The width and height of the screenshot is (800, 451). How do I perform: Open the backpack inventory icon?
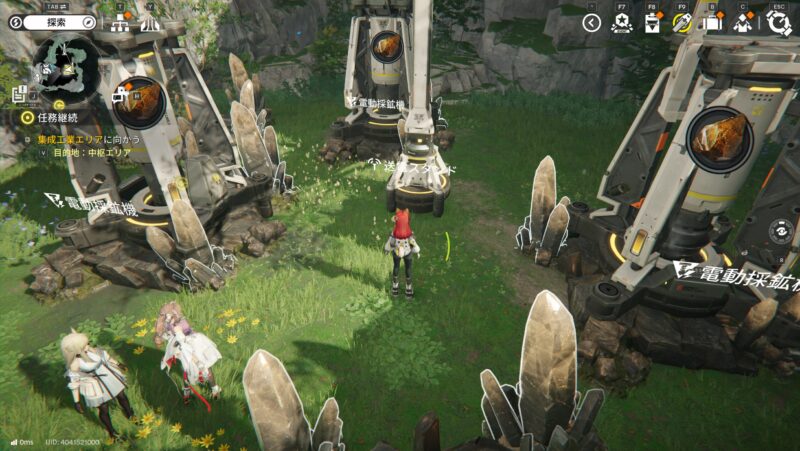(712, 24)
